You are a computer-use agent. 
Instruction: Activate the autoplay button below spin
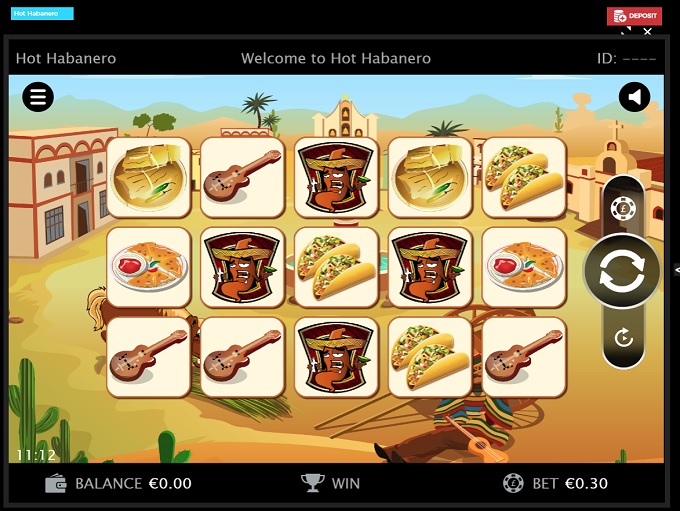[x=623, y=338]
